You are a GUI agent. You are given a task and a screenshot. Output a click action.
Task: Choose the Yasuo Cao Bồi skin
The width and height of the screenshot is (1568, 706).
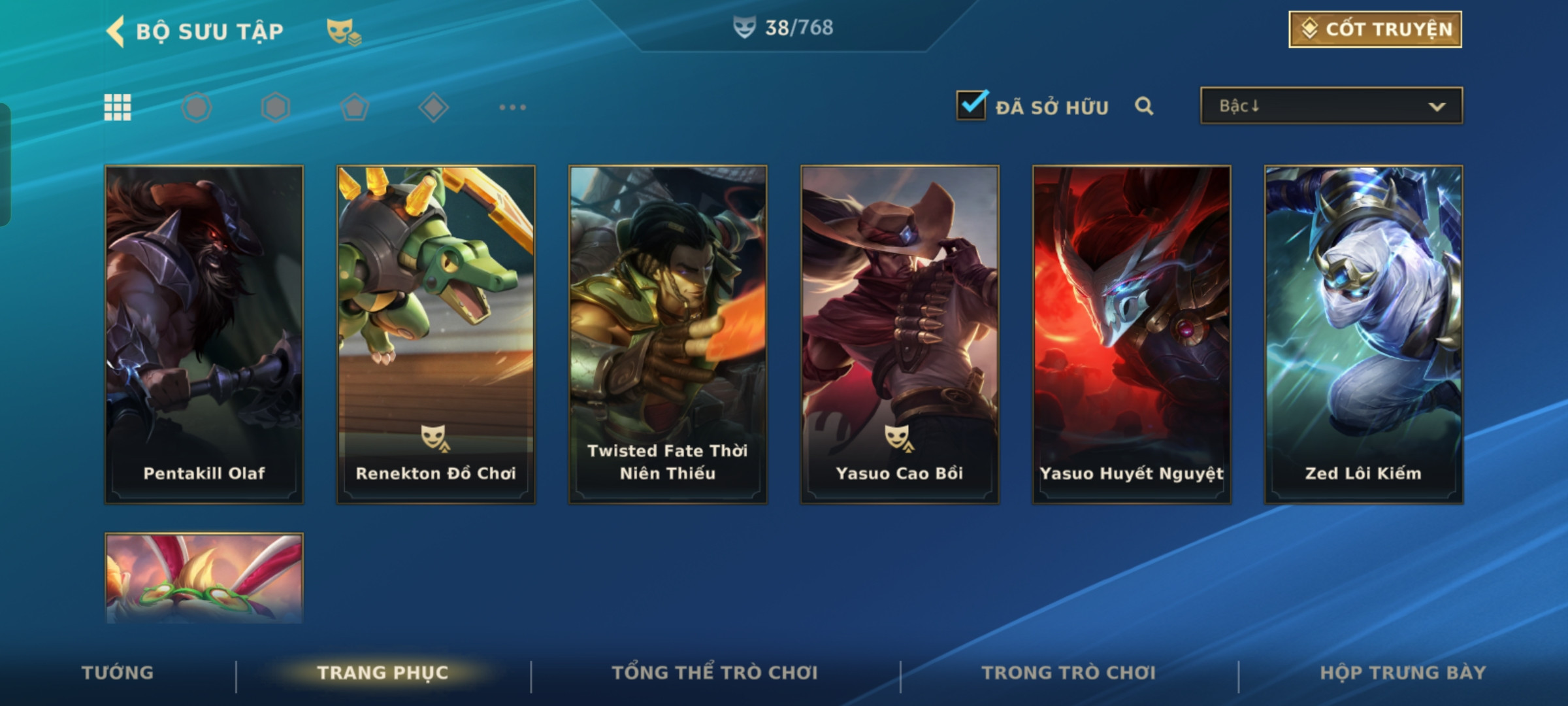pyautogui.click(x=900, y=334)
